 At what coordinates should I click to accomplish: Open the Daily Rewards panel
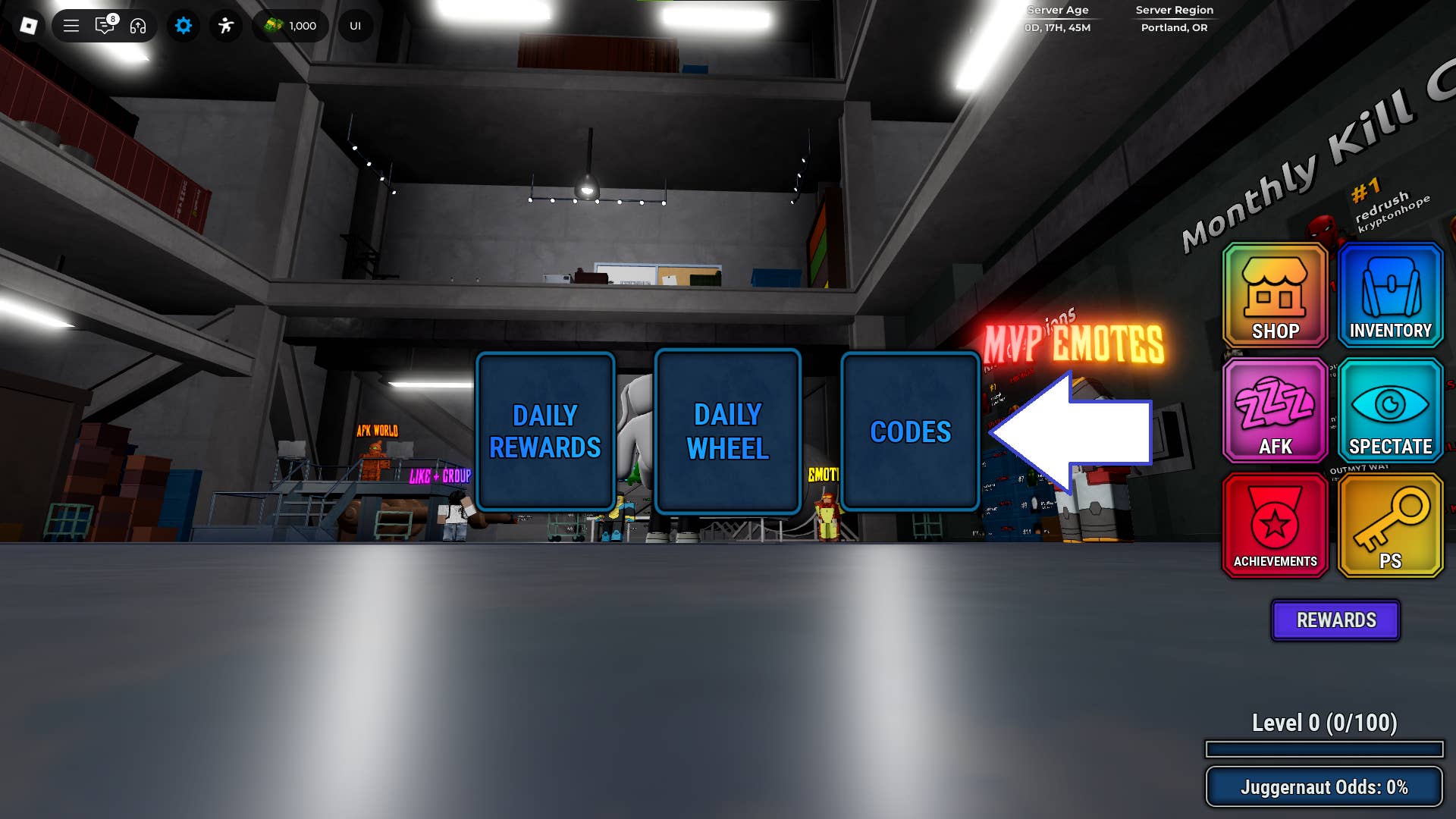[546, 431]
